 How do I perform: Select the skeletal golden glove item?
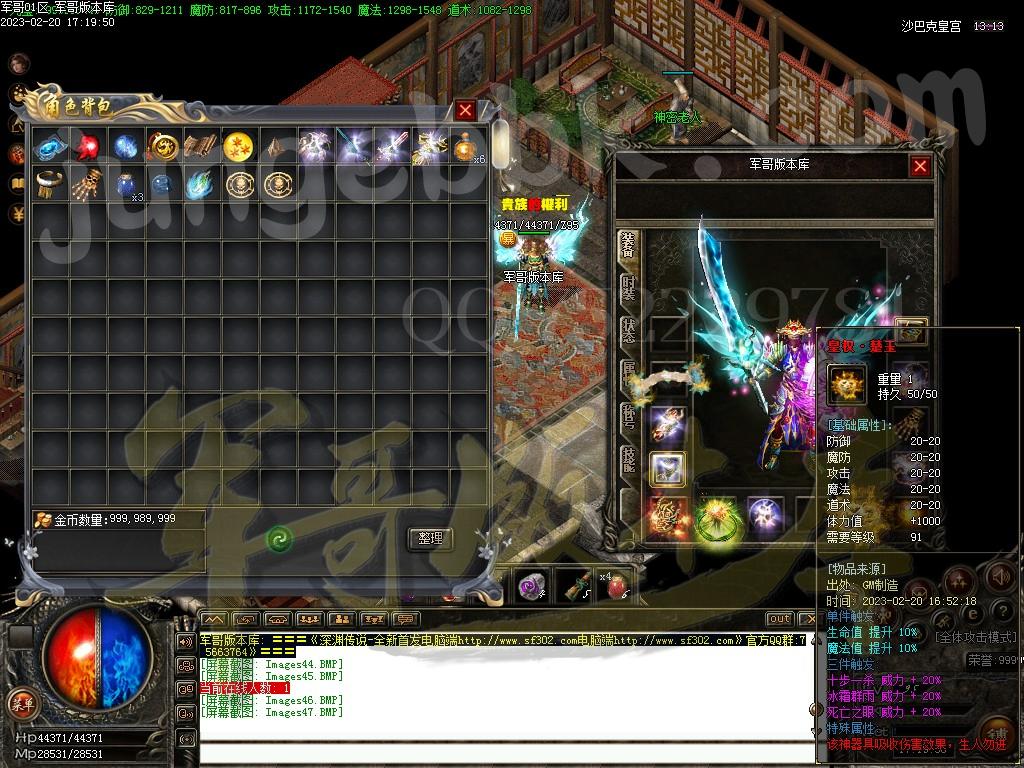[x=88, y=184]
